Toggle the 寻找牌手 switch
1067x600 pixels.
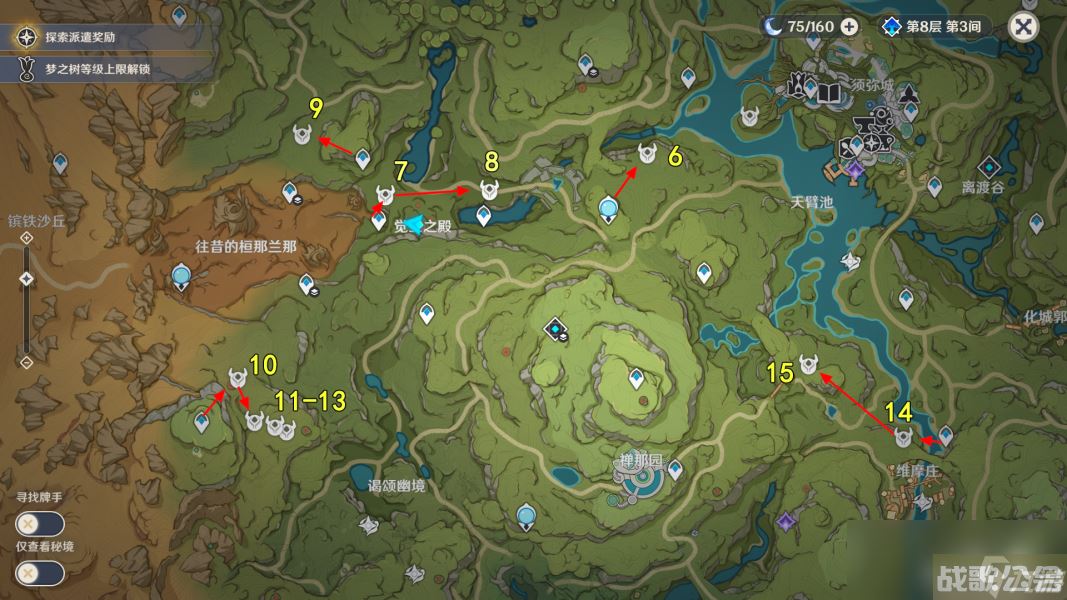[x=40, y=523]
